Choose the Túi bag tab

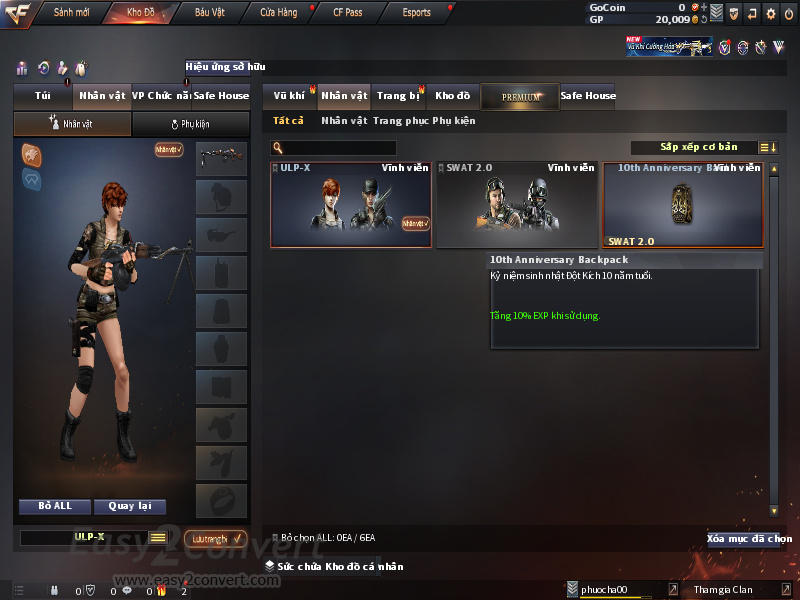(x=42, y=96)
